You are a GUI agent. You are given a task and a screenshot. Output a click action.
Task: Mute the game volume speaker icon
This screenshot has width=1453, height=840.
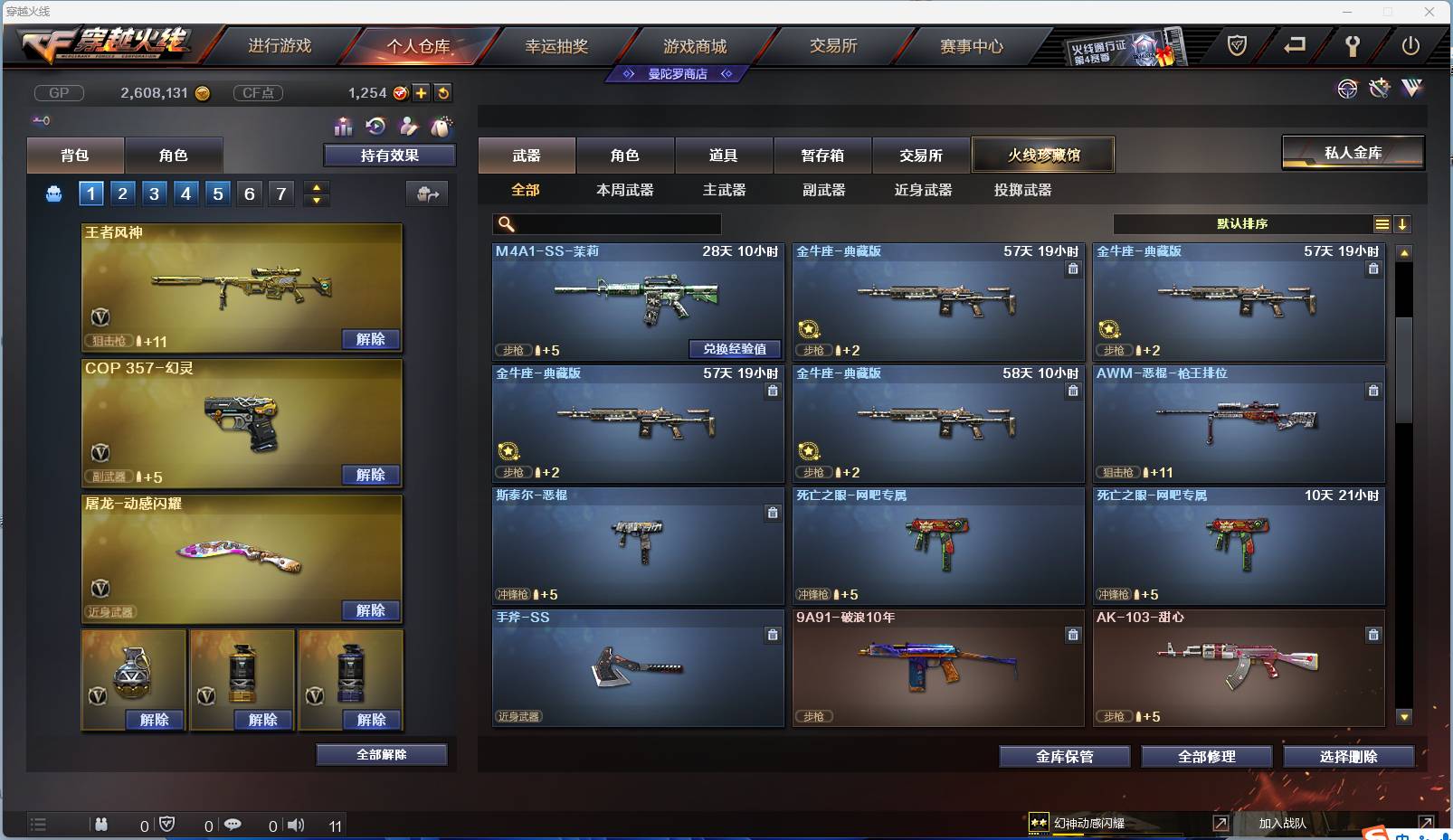[x=297, y=824]
